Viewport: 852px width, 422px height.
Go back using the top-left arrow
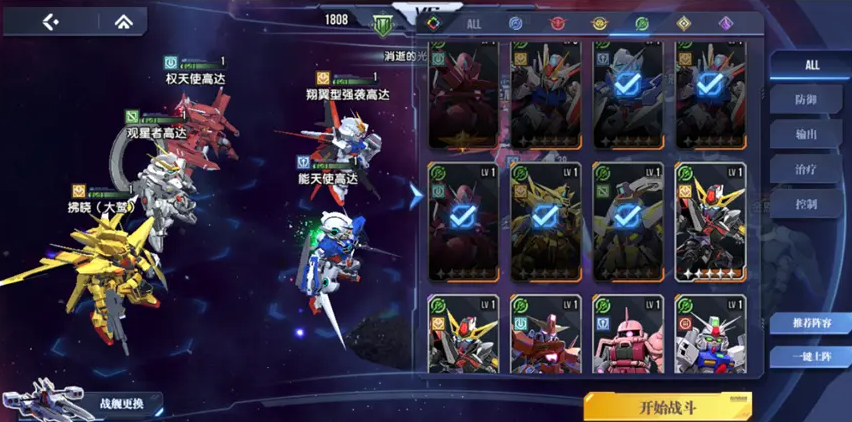pyautogui.click(x=51, y=21)
